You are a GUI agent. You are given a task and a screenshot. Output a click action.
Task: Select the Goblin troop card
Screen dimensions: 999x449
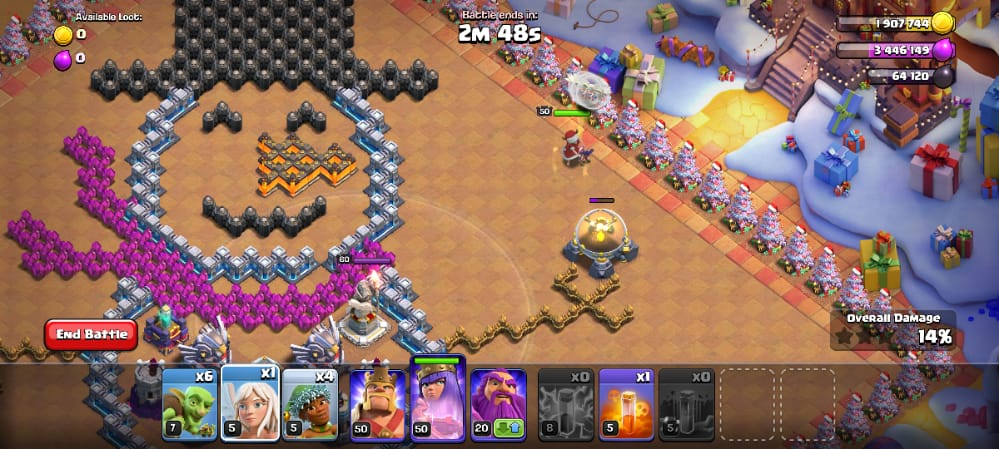(x=189, y=404)
